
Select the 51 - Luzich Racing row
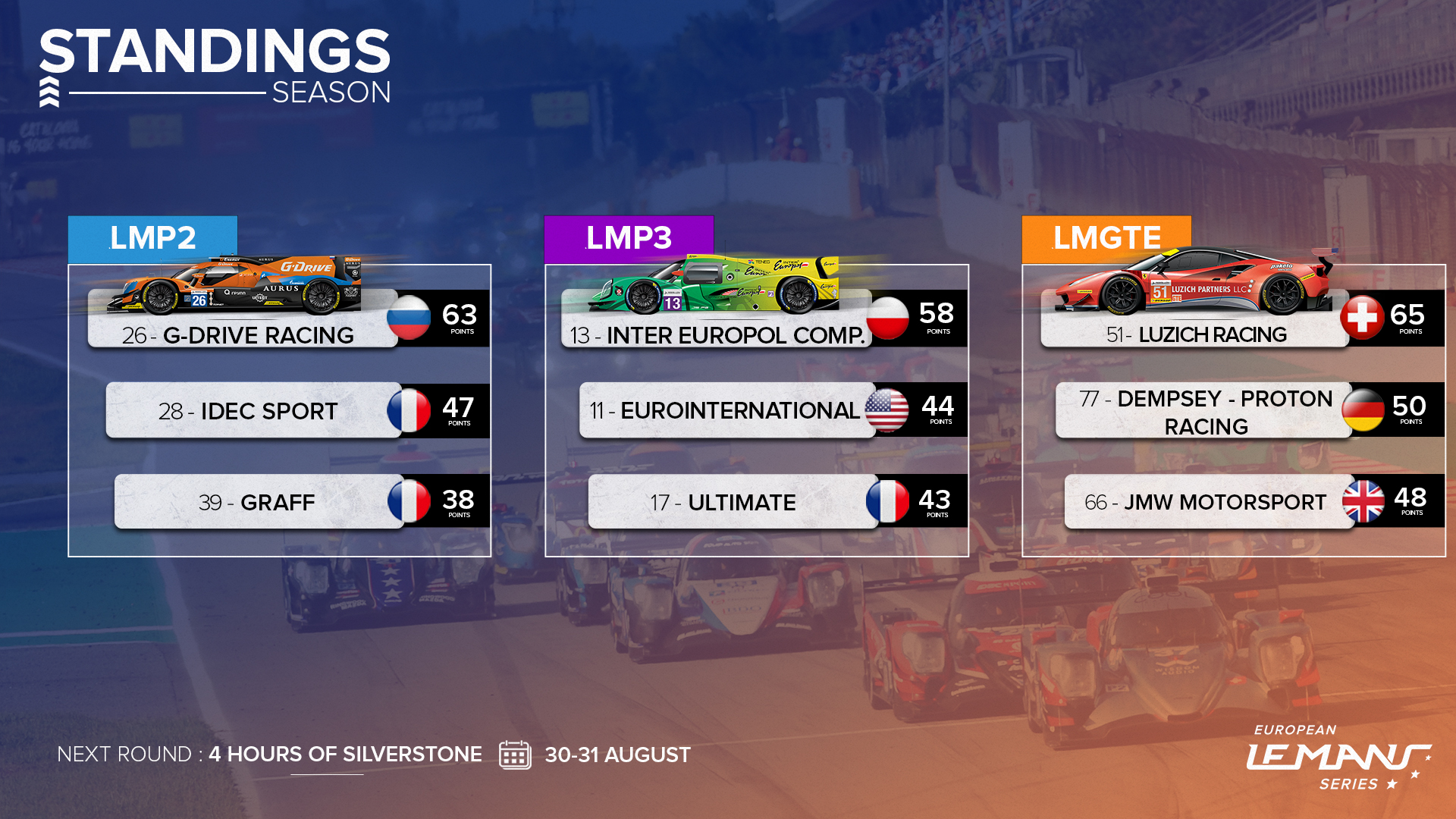click(x=1196, y=334)
